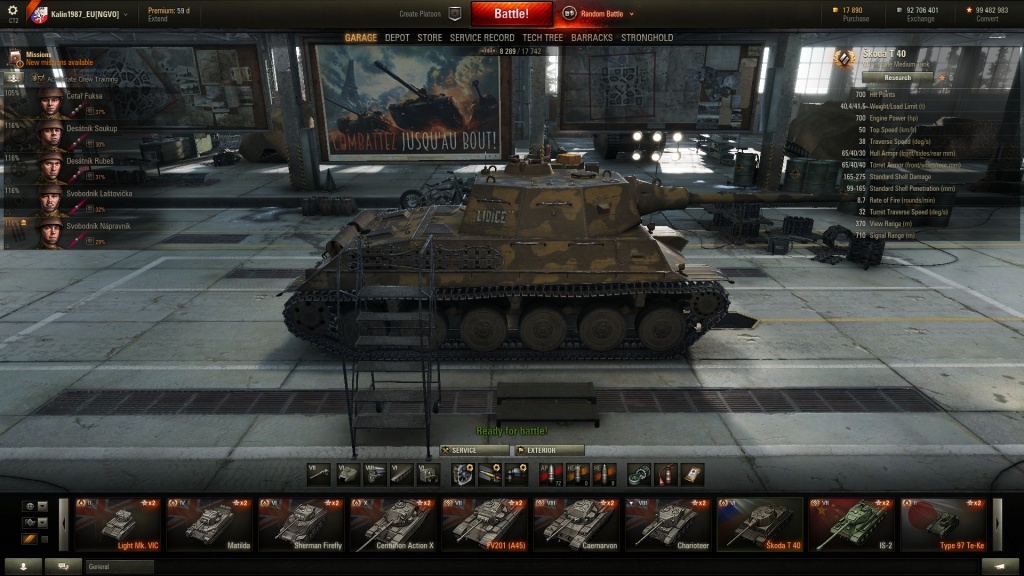Choose the Sherman Firefly tank
This screenshot has height=576, width=1024.
[x=302, y=524]
